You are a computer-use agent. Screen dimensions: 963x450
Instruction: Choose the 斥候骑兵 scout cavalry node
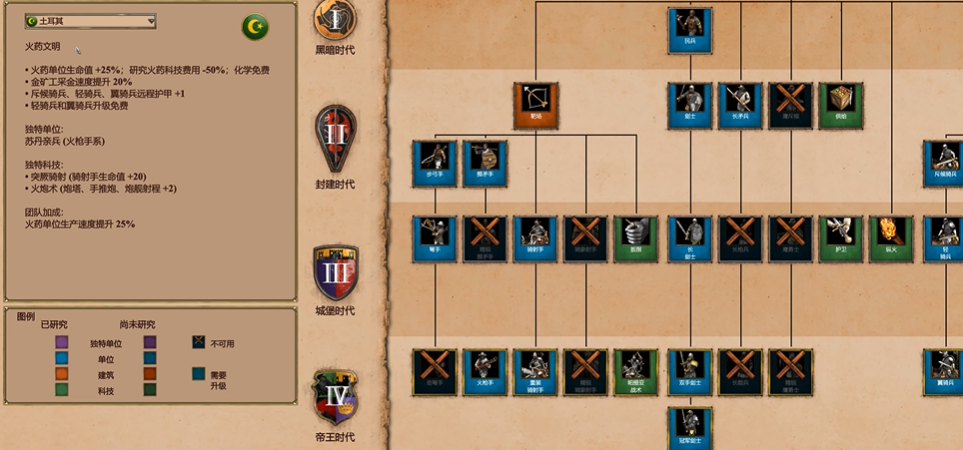pos(945,163)
